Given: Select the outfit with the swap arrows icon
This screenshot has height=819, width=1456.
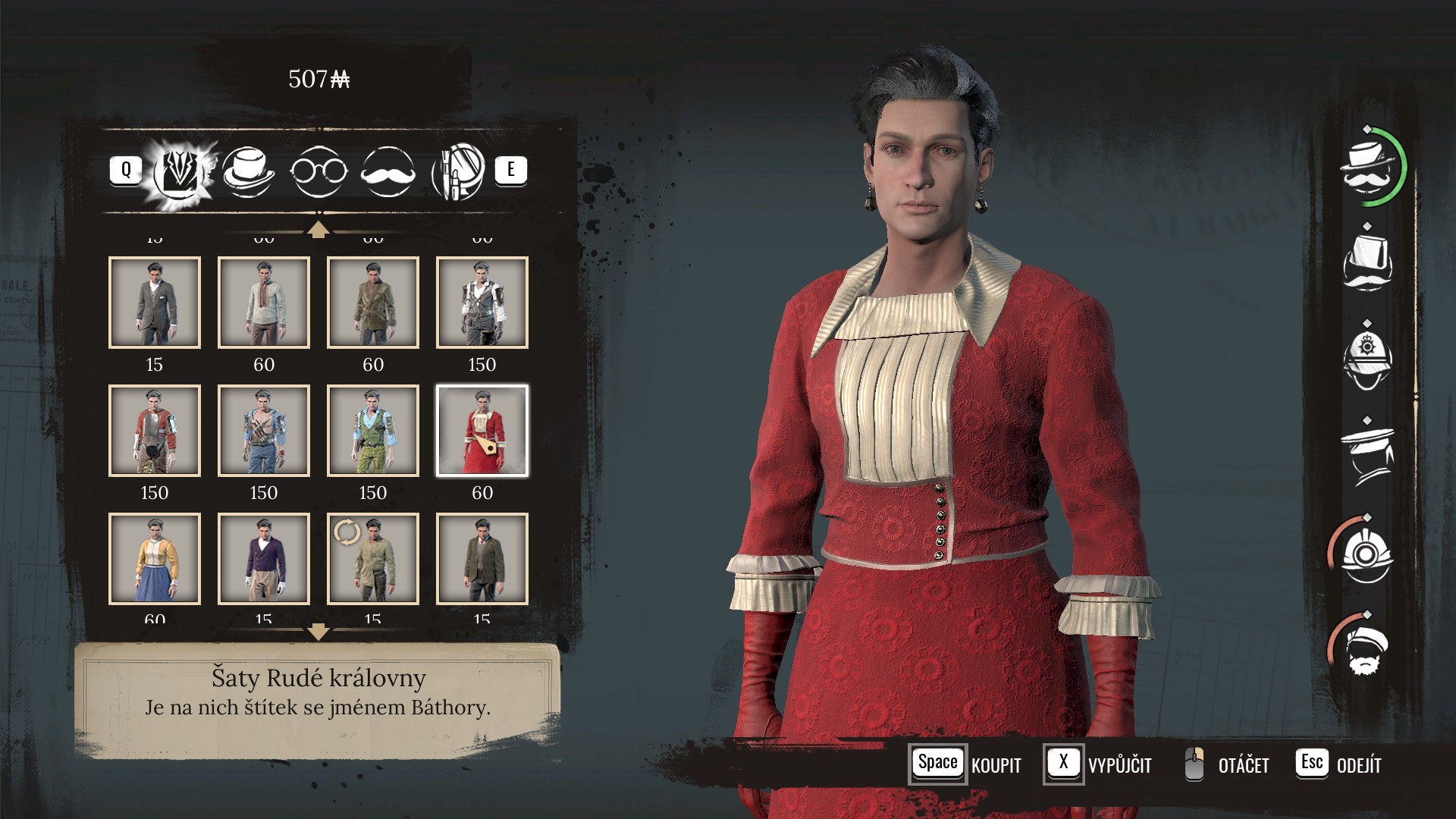Looking at the screenshot, I should [x=373, y=559].
